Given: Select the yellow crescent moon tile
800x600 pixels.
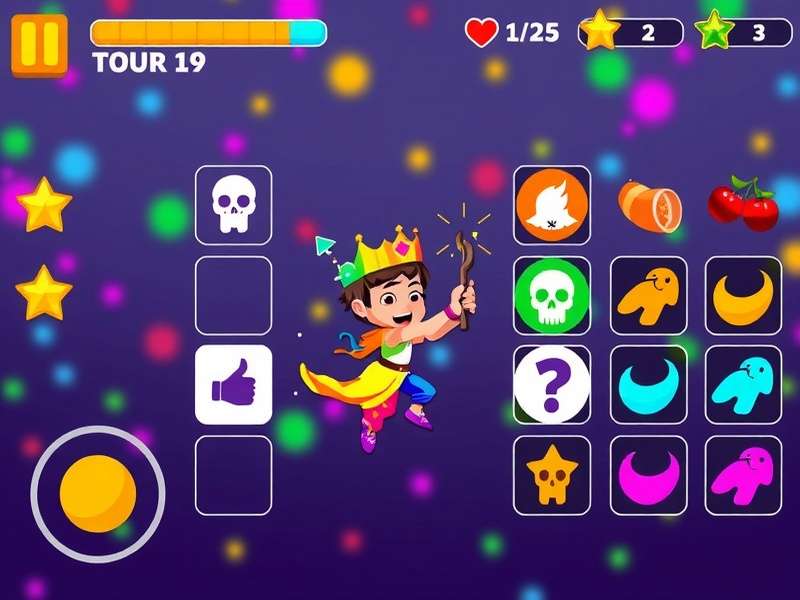Looking at the screenshot, I should (744, 295).
